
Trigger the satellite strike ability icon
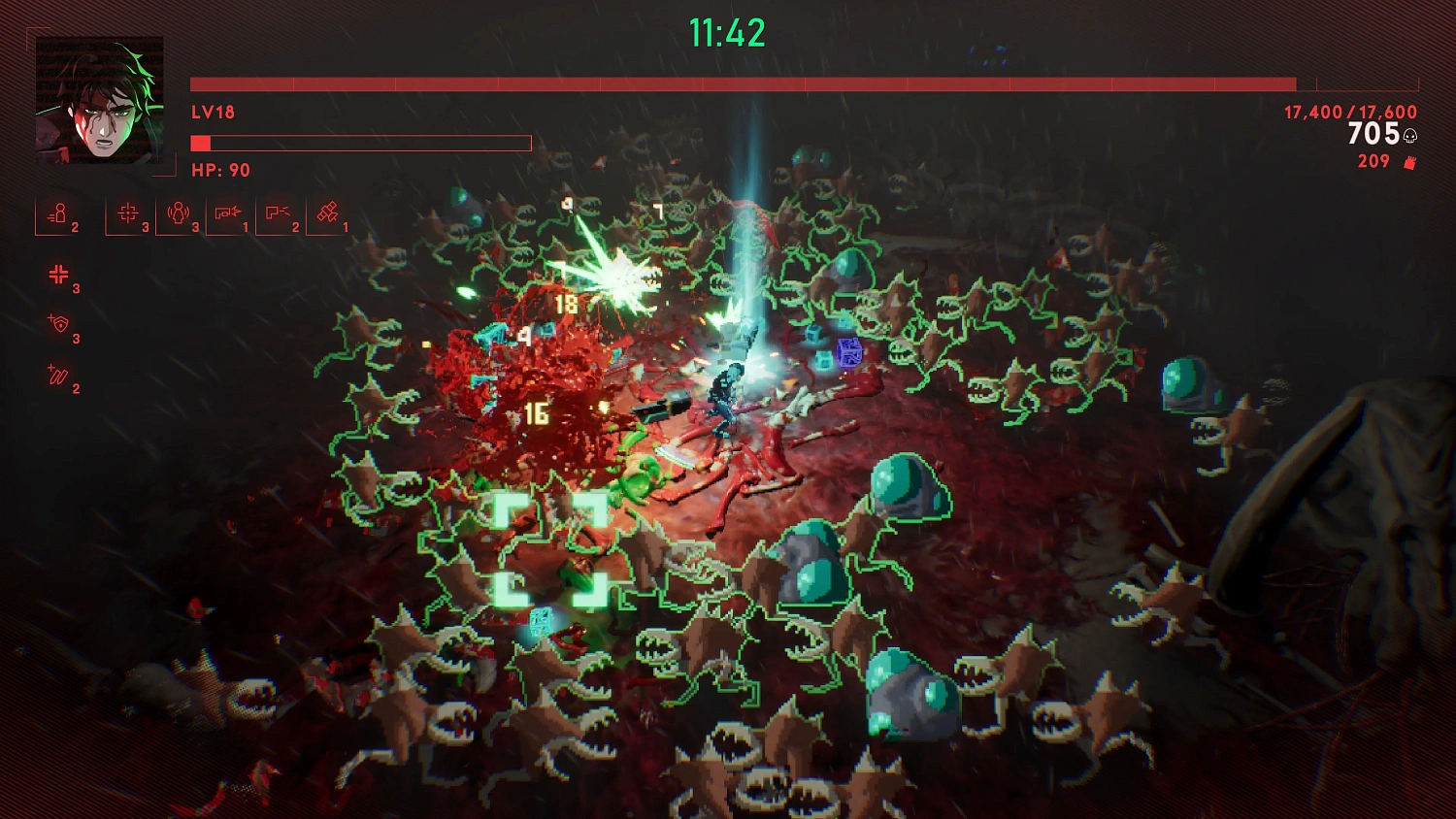(x=330, y=211)
